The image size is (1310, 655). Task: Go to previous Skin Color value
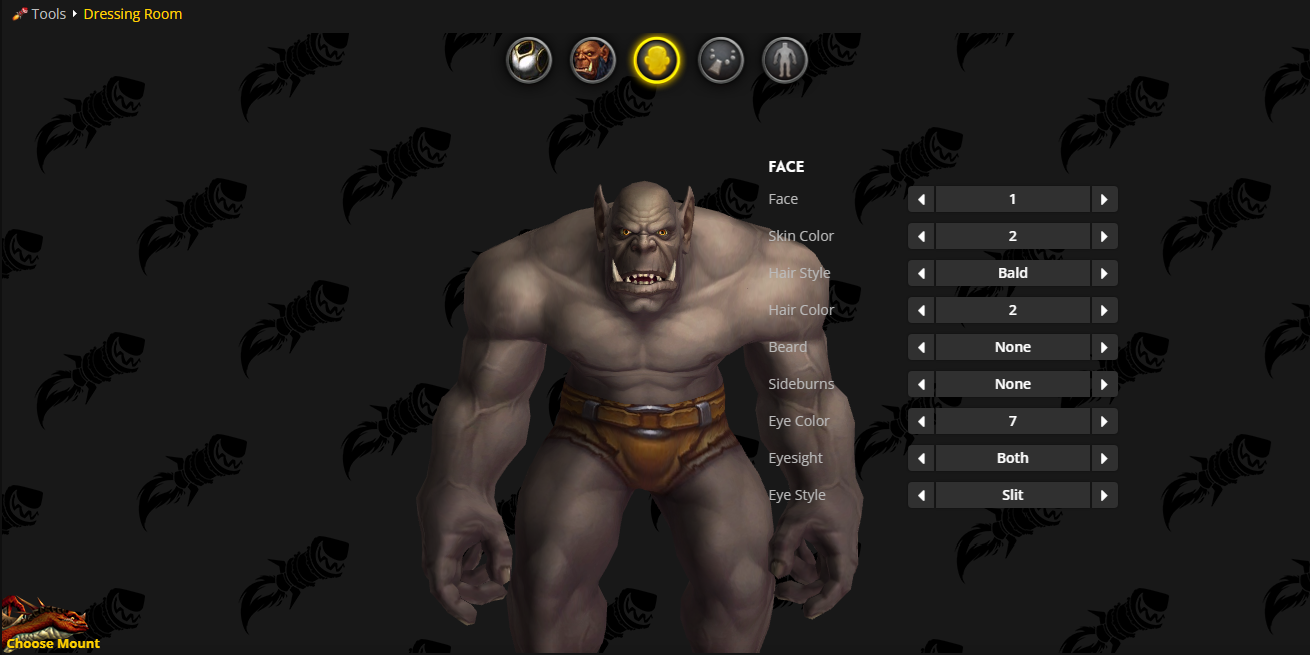point(921,236)
